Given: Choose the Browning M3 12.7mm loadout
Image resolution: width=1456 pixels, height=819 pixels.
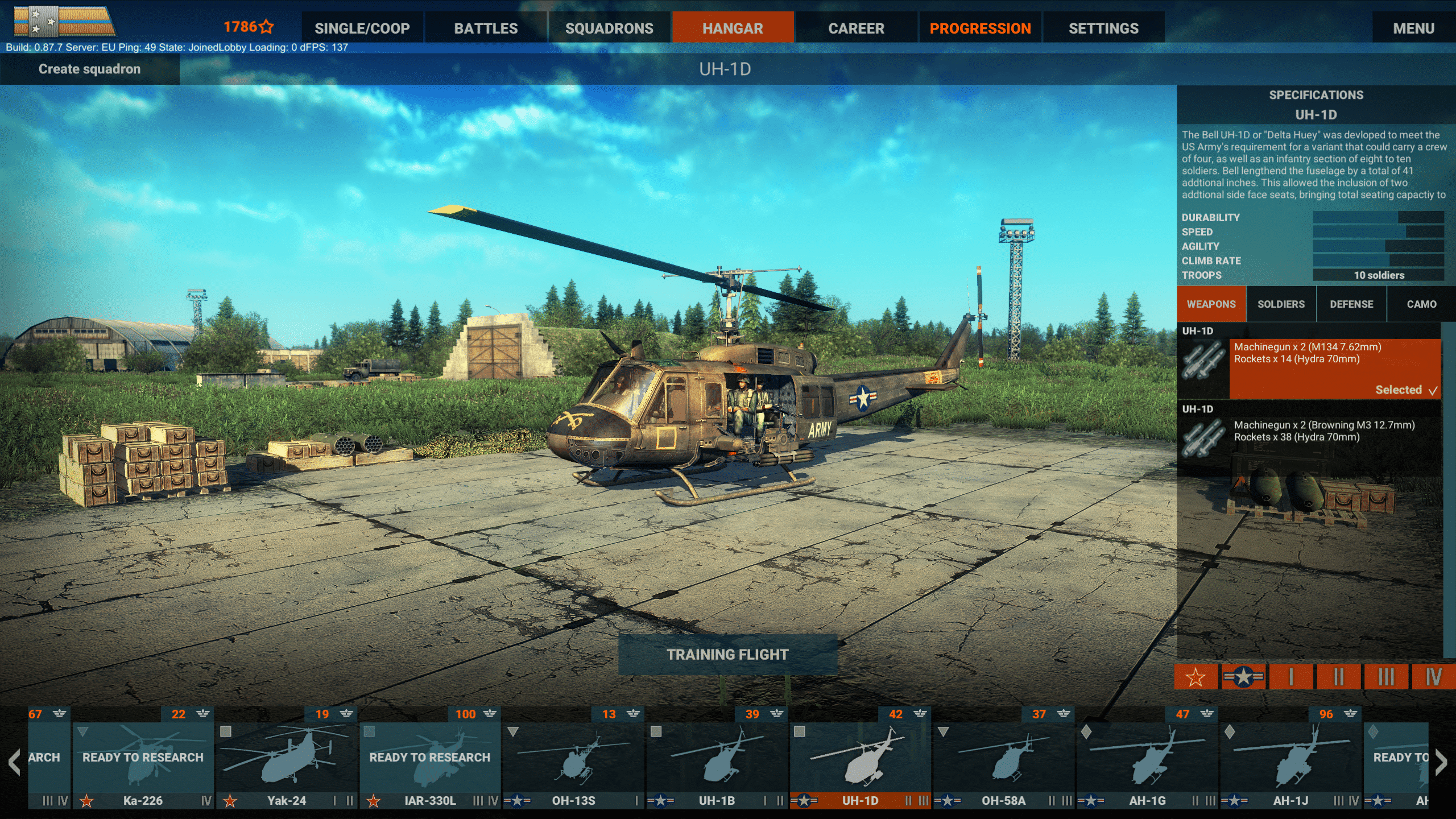Looking at the screenshot, I should [1323, 431].
